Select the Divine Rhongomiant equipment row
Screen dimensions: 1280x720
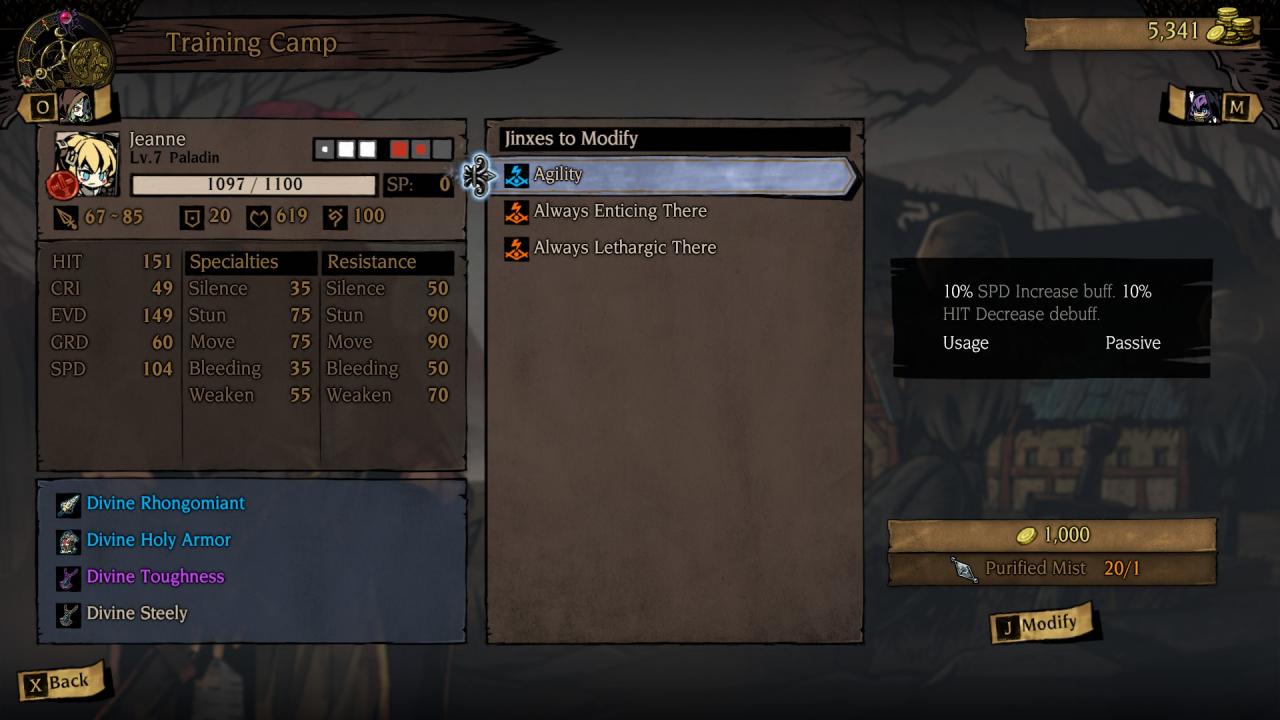(165, 504)
